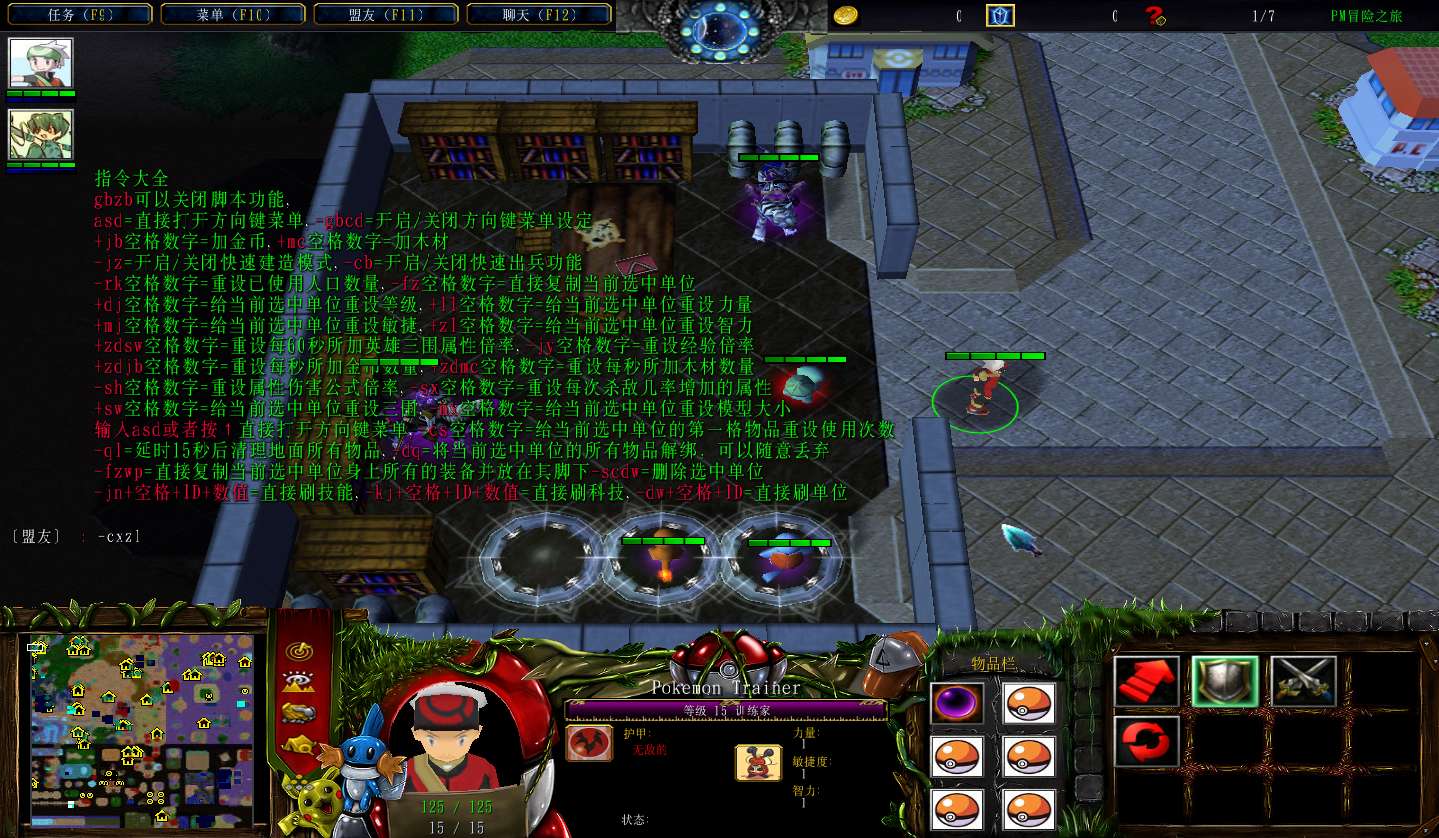Open the 菜单 main menu button
1439x838 pixels.
click(x=232, y=15)
